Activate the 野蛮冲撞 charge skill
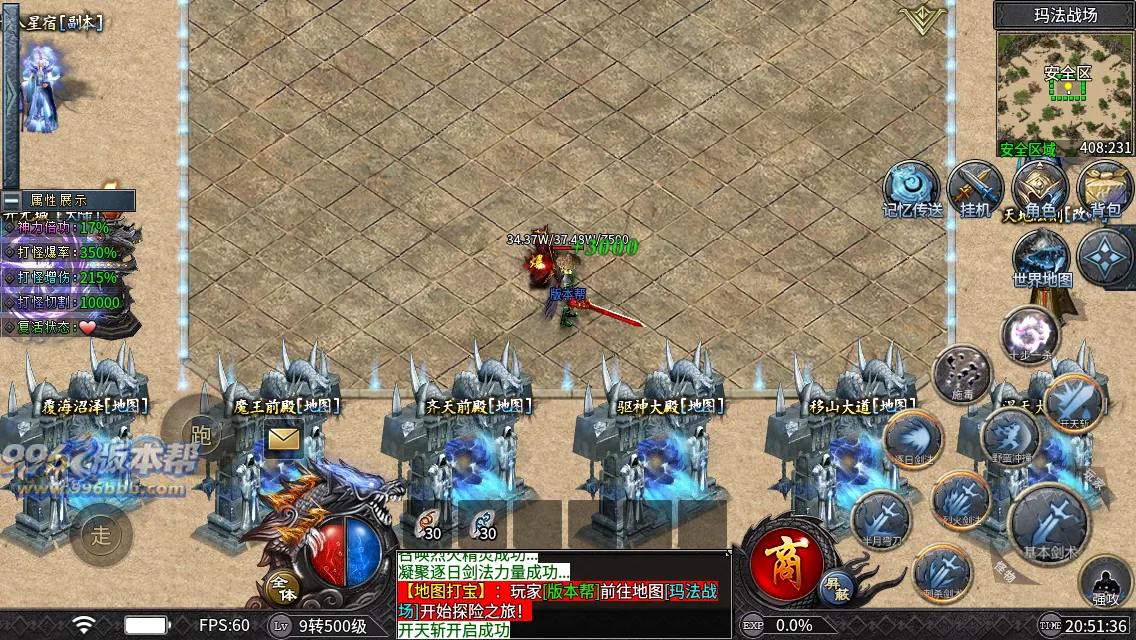The height and width of the screenshot is (640, 1136). pyautogui.click(x=1010, y=436)
